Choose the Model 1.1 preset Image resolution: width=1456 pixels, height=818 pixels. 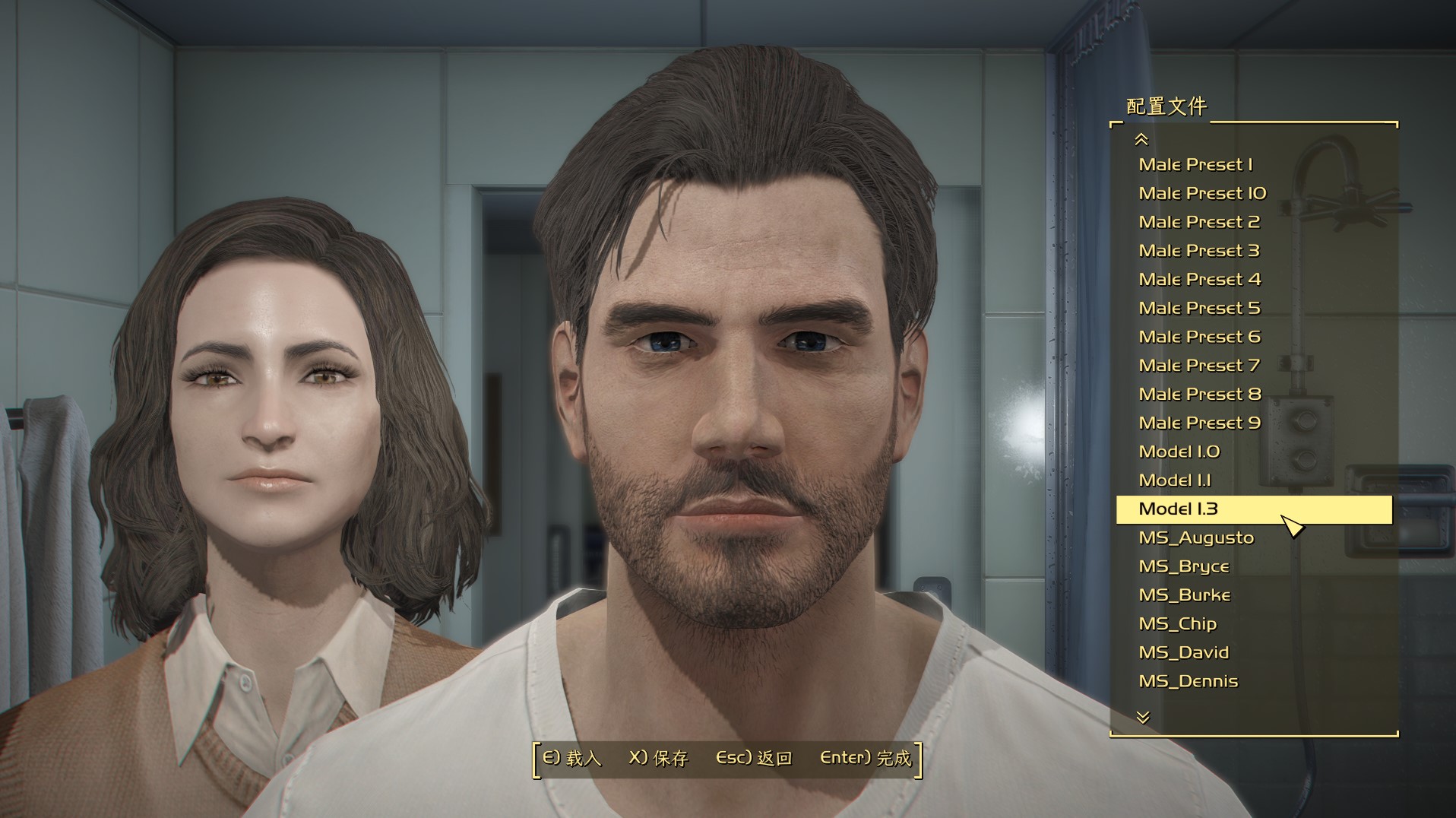pos(1175,480)
